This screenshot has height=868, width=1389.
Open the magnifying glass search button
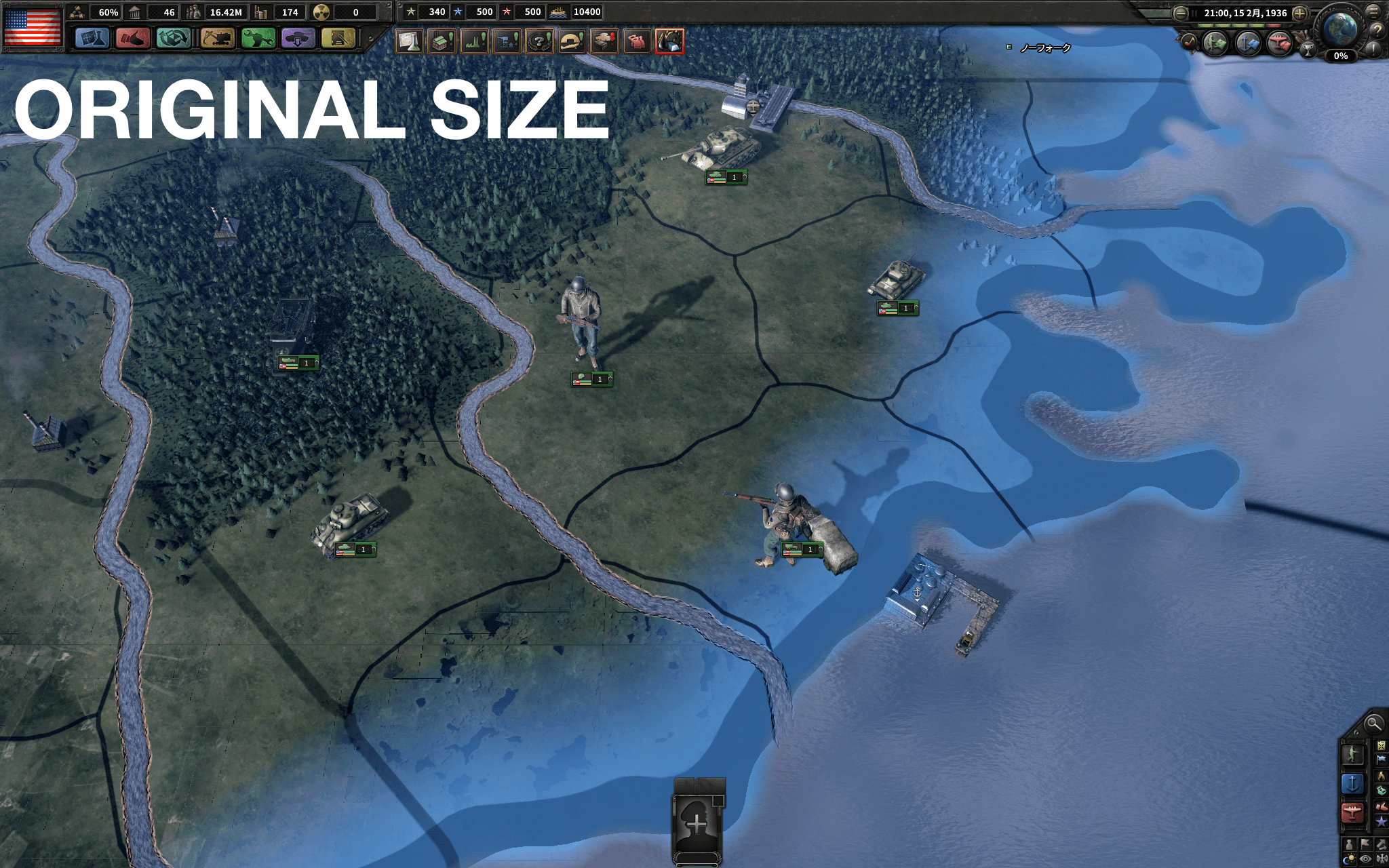(1373, 724)
